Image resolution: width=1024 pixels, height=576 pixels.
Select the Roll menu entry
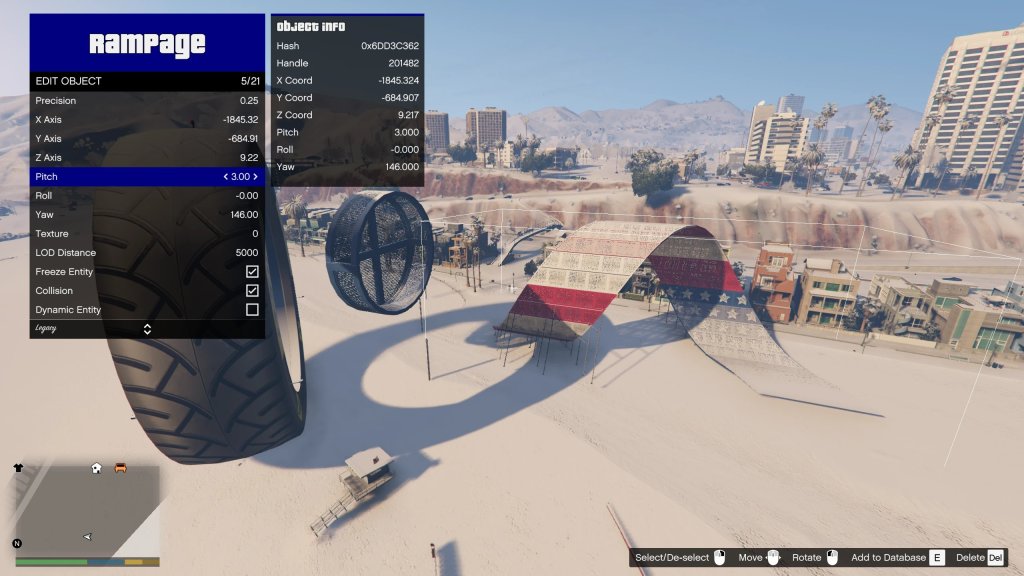point(147,196)
